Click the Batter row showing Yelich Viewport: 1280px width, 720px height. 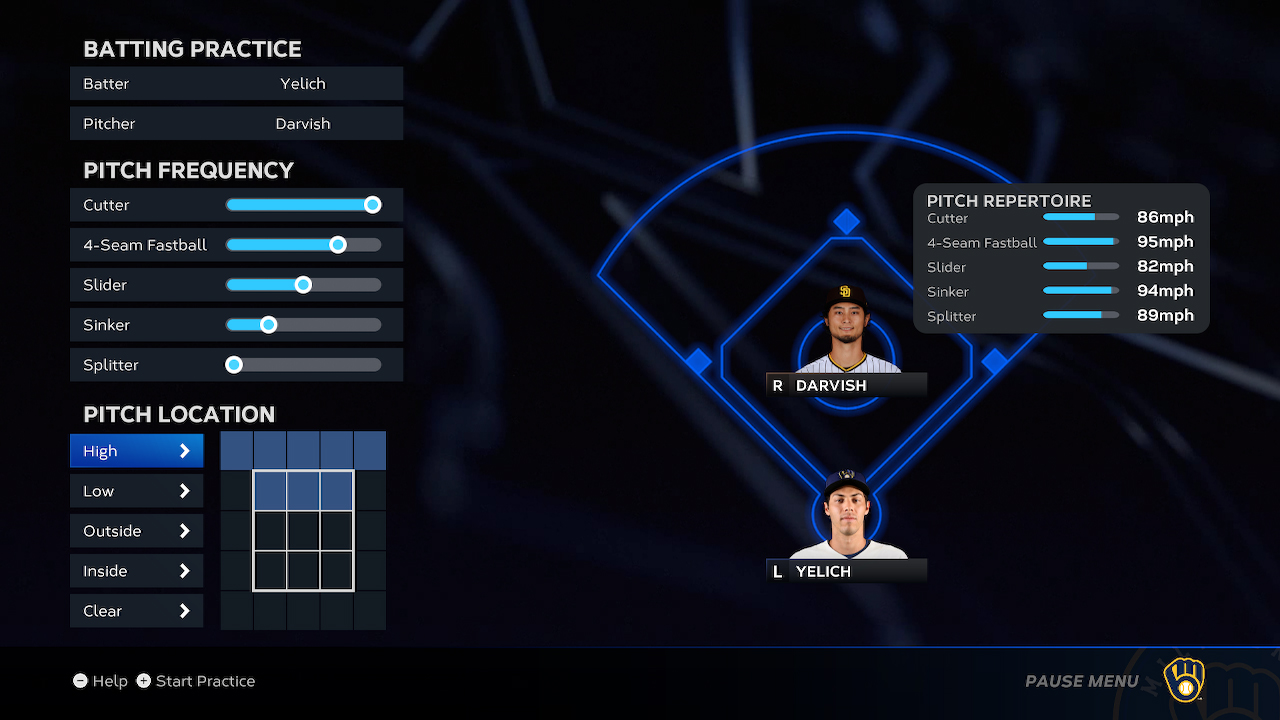236,83
